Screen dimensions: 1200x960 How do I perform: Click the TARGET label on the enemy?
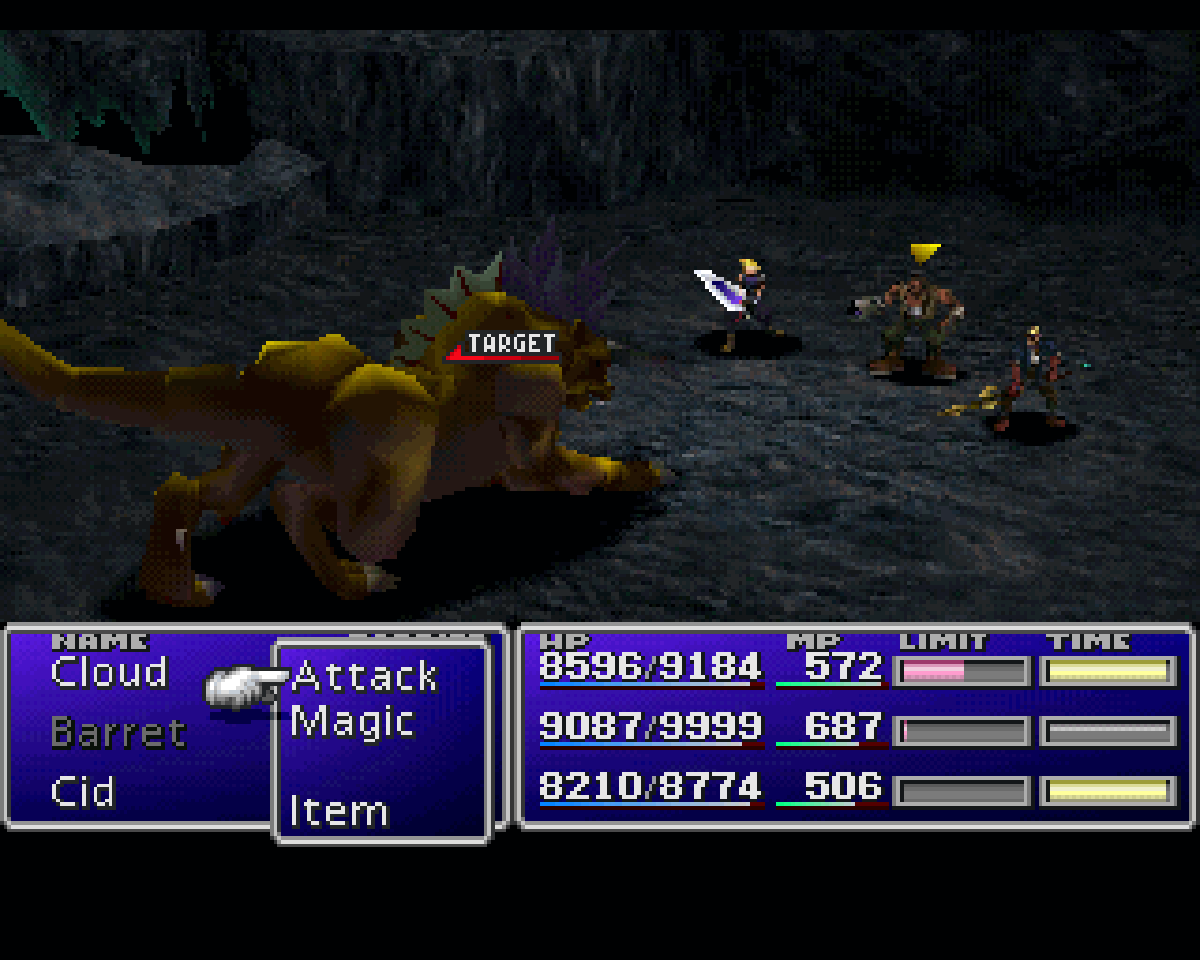tap(510, 345)
